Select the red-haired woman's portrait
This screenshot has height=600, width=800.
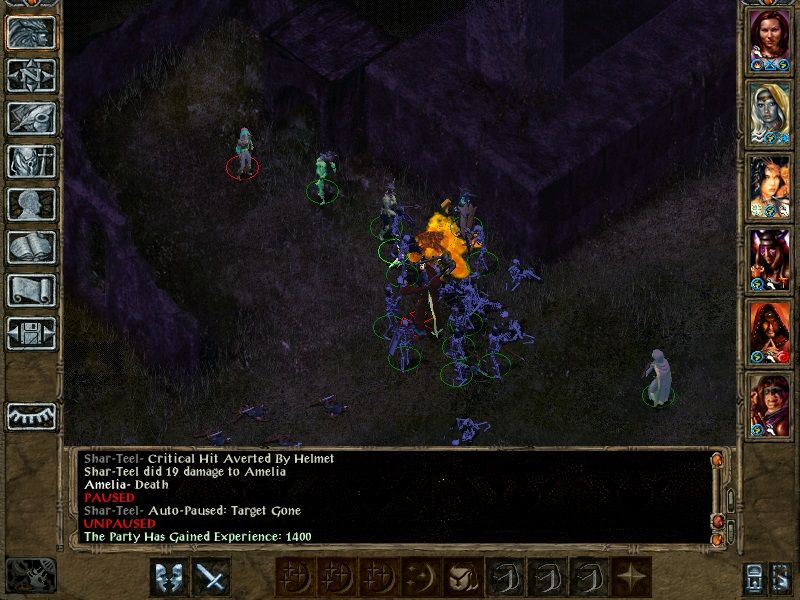(770, 36)
